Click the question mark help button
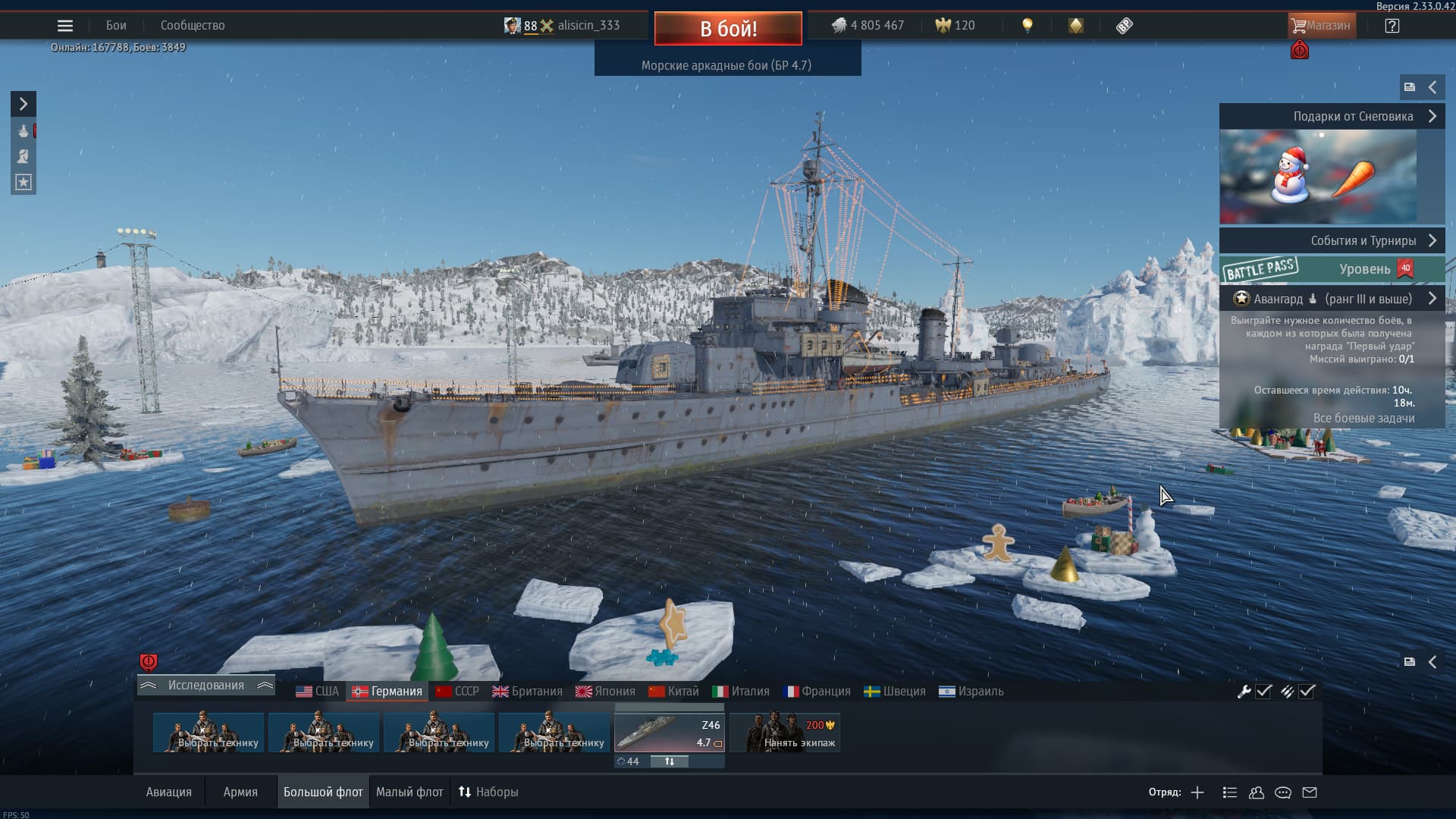Viewport: 1456px width, 819px height. tap(1392, 26)
